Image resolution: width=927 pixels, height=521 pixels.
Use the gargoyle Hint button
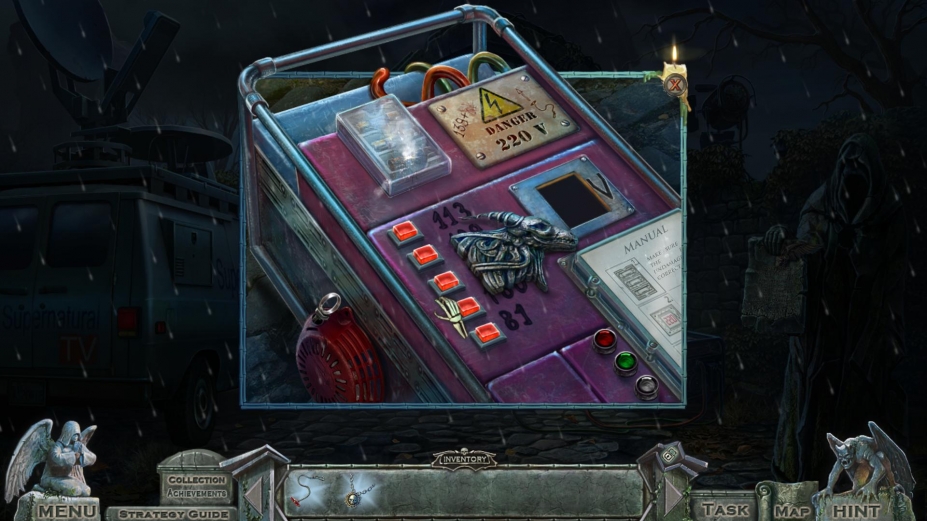(856, 510)
